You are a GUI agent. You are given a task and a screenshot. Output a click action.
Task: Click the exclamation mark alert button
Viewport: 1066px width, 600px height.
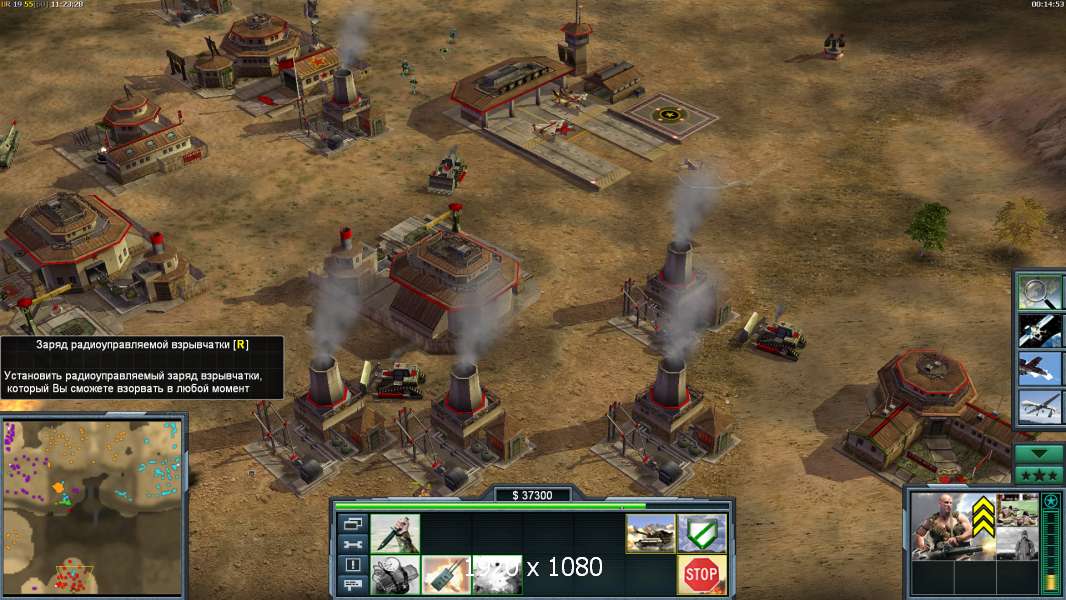coord(352,565)
